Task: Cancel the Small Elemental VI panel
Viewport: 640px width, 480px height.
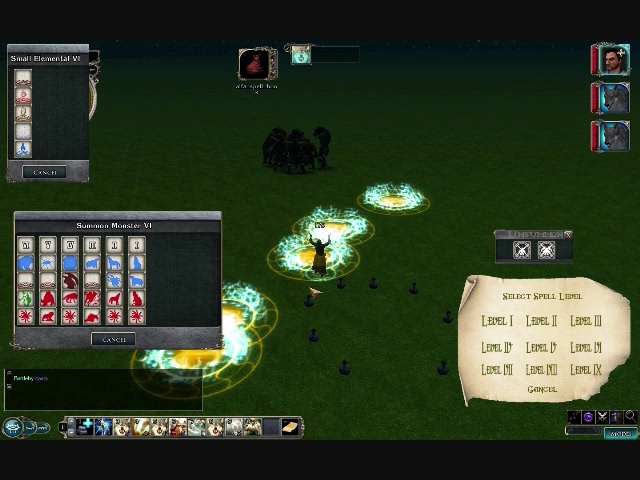Action: (45, 172)
